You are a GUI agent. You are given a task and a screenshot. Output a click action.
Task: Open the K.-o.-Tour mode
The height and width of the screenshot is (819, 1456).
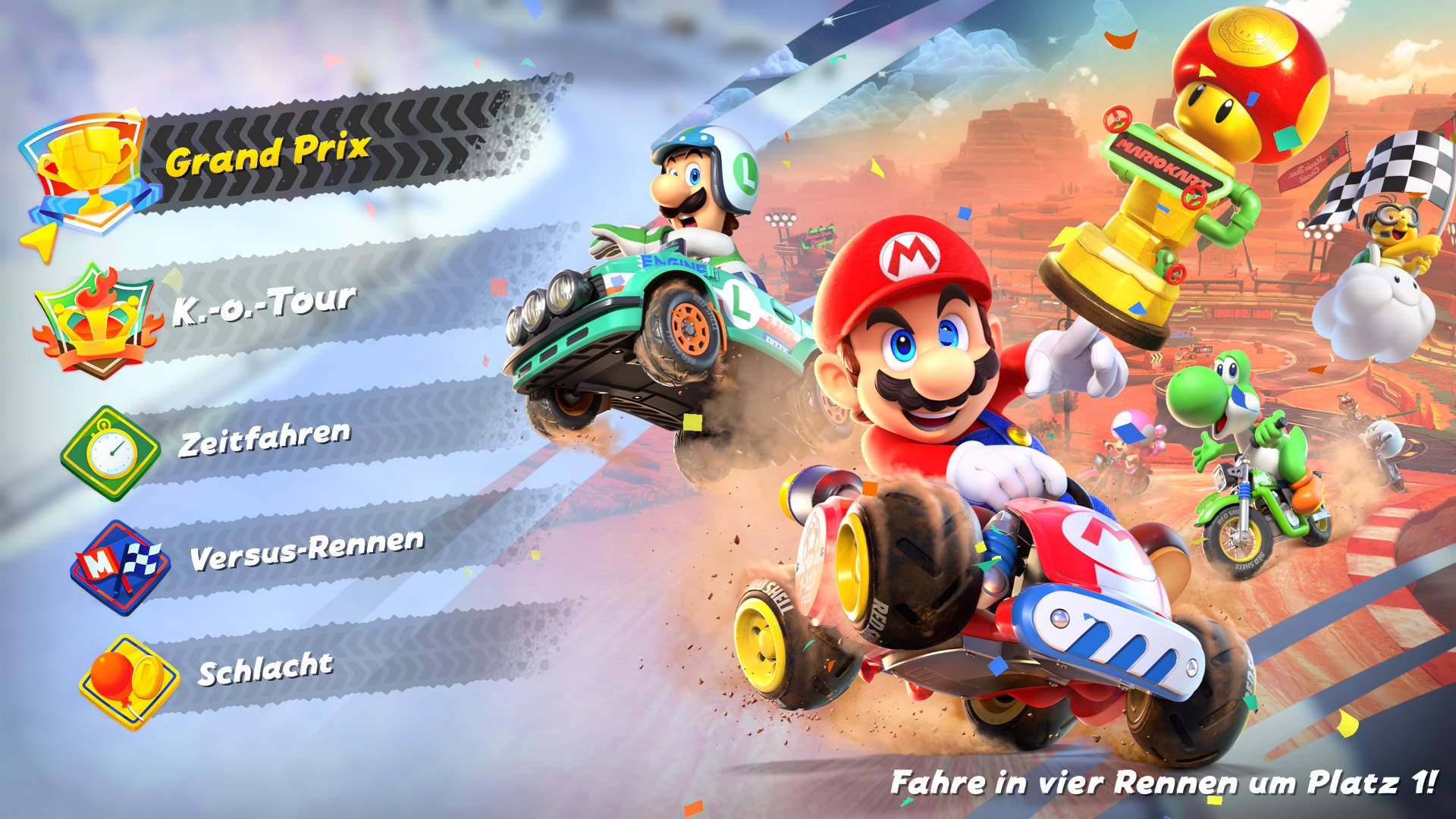point(263,305)
